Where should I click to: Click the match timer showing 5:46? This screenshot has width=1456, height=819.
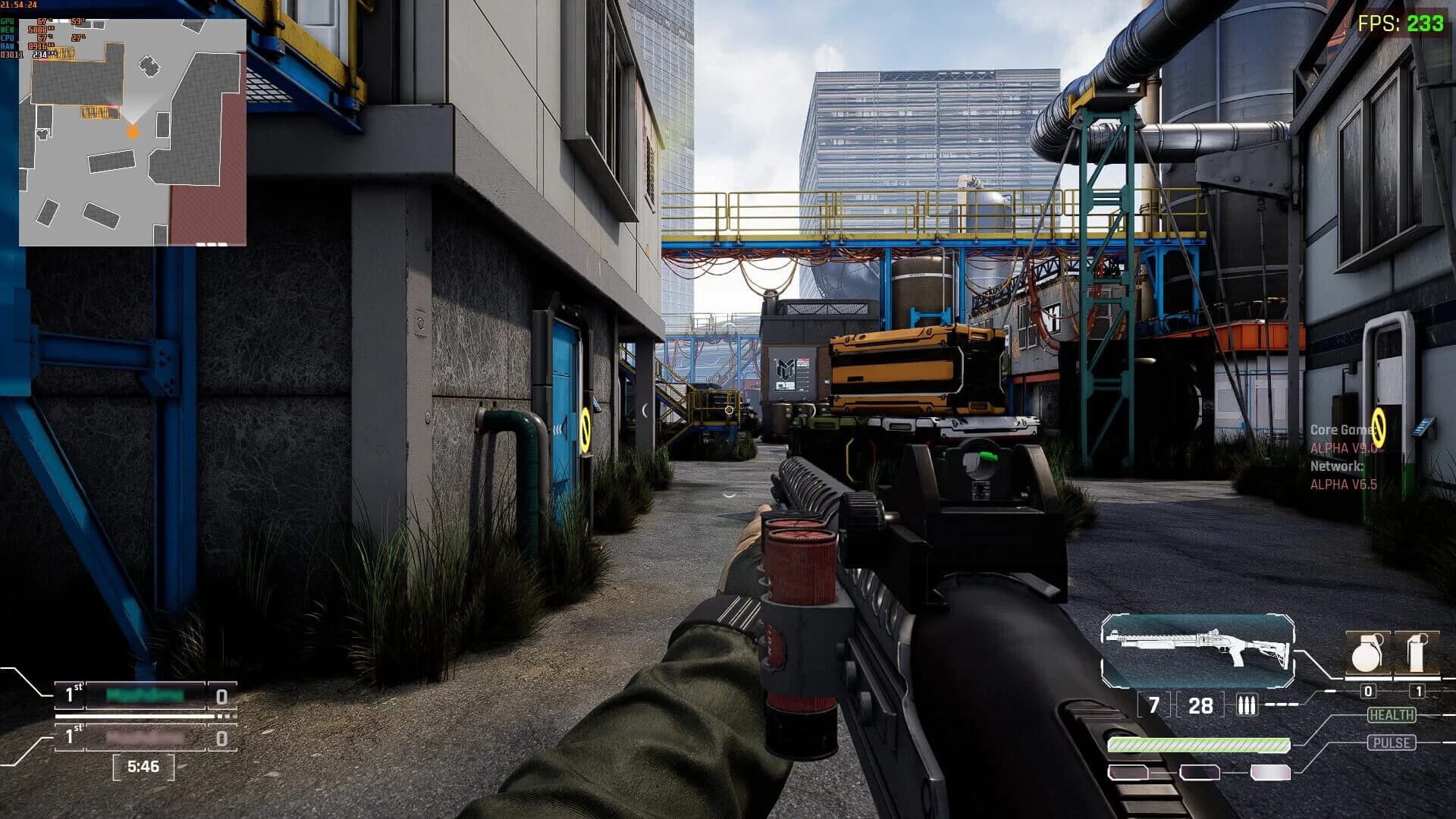tap(144, 767)
